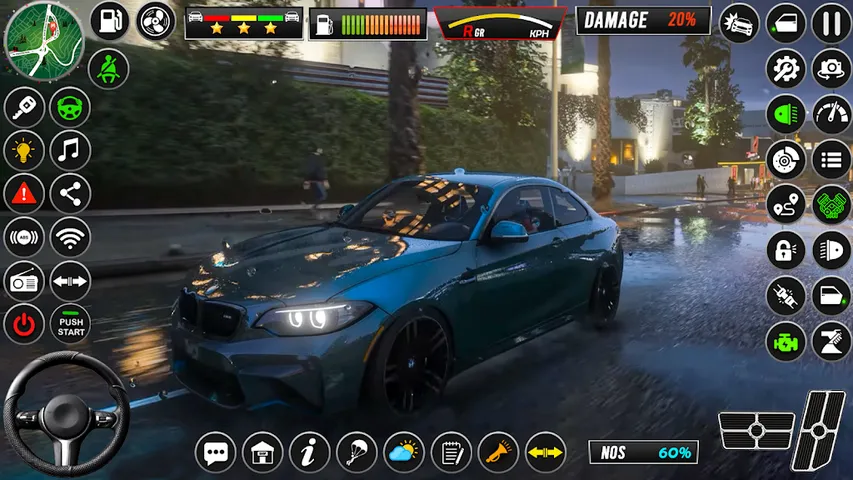Switch the camera view
This screenshot has width=853, height=480.
[x=831, y=69]
